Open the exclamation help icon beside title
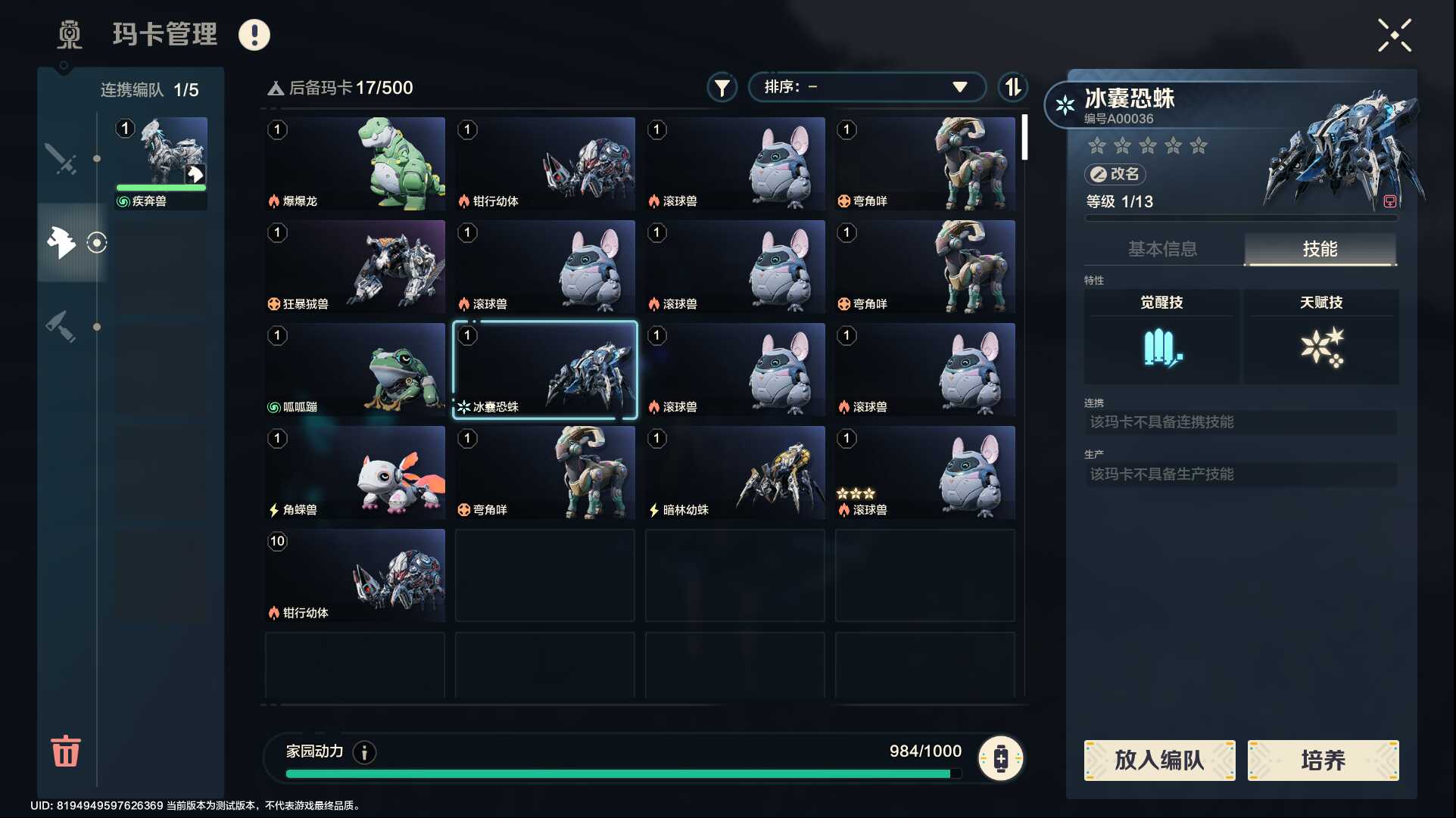The height and width of the screenshot is (818, 1456). pyautogui.click(x=254, y=35)
